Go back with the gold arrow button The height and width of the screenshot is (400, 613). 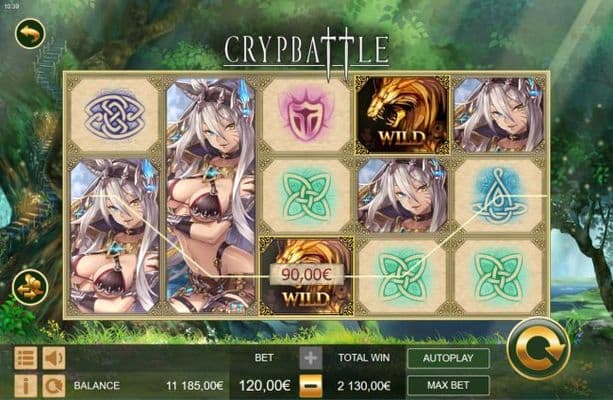[30, 35]
